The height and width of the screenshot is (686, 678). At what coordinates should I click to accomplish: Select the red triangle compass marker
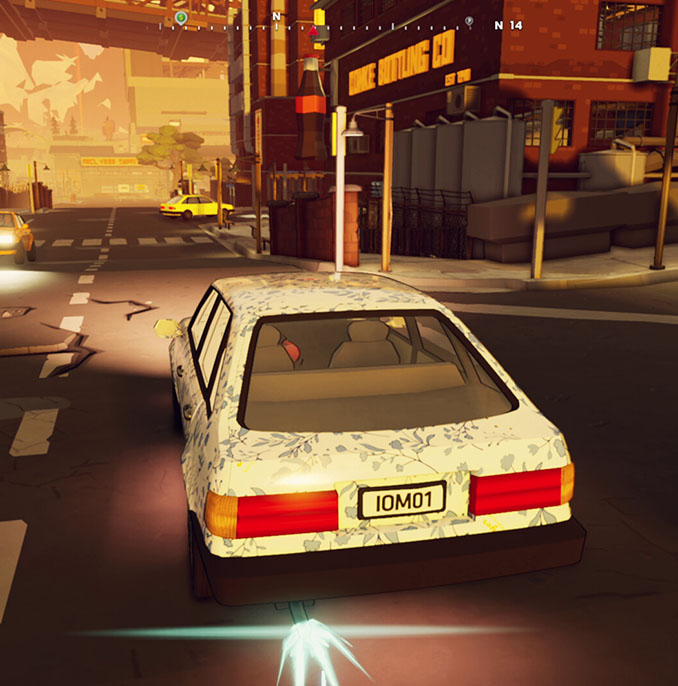313,31
